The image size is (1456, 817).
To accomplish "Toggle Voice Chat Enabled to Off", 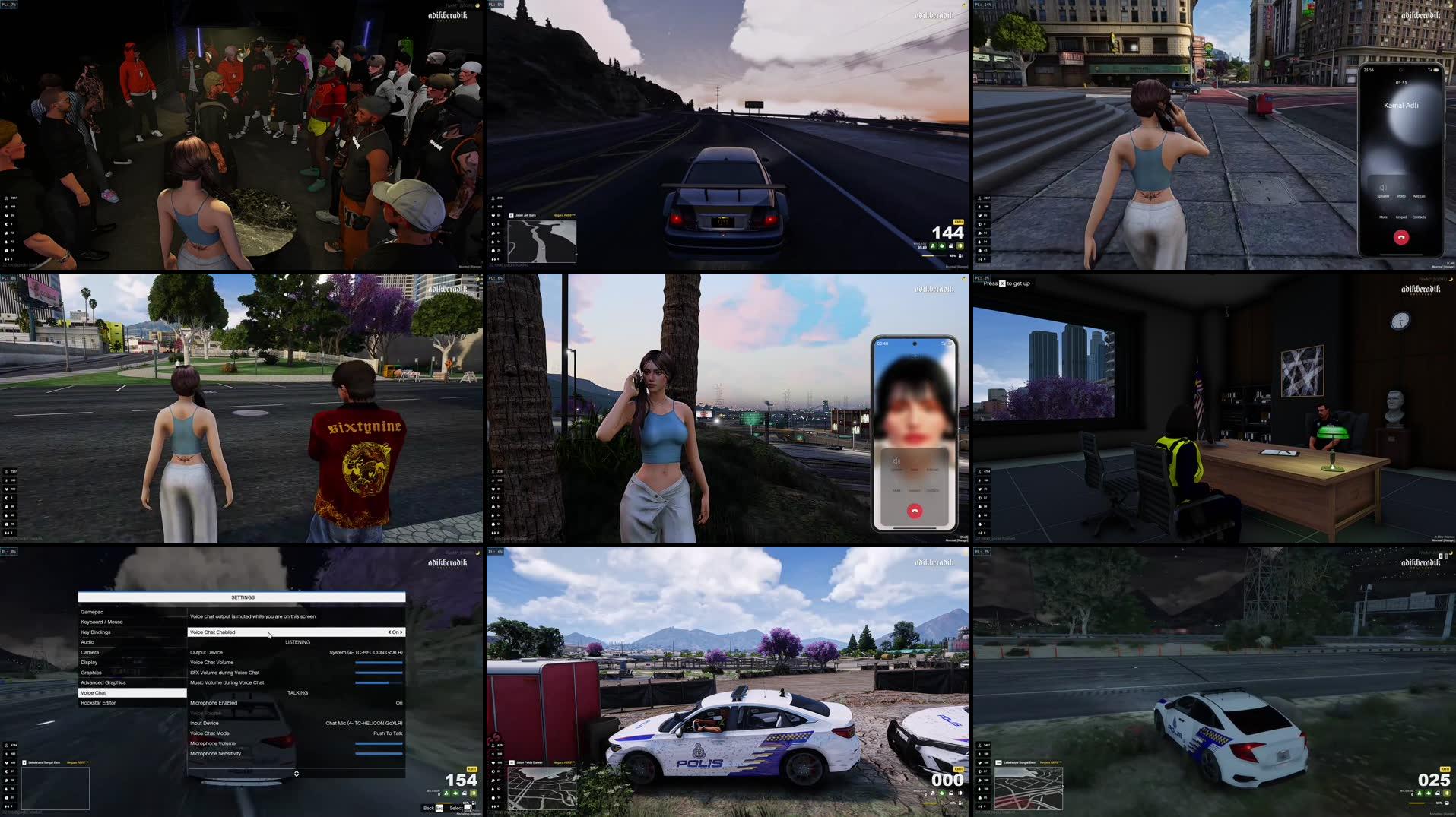I will tap(395, 632).
